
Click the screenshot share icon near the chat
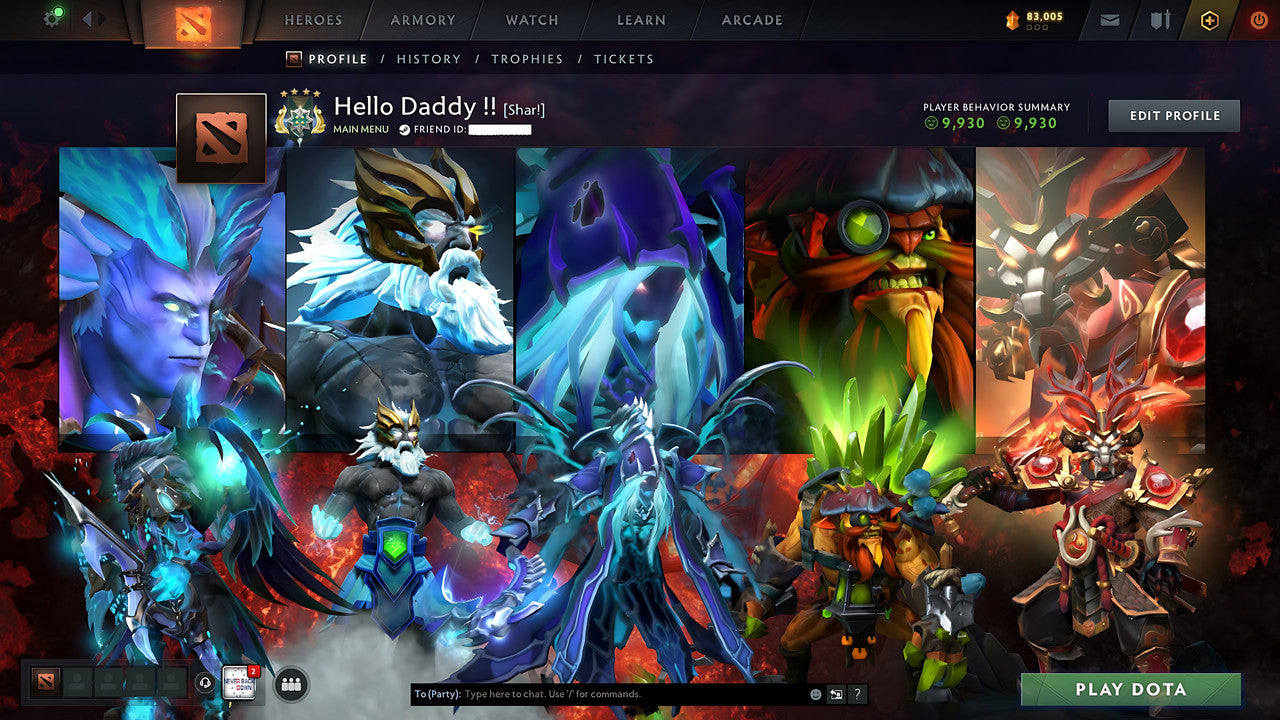(838, 692)
